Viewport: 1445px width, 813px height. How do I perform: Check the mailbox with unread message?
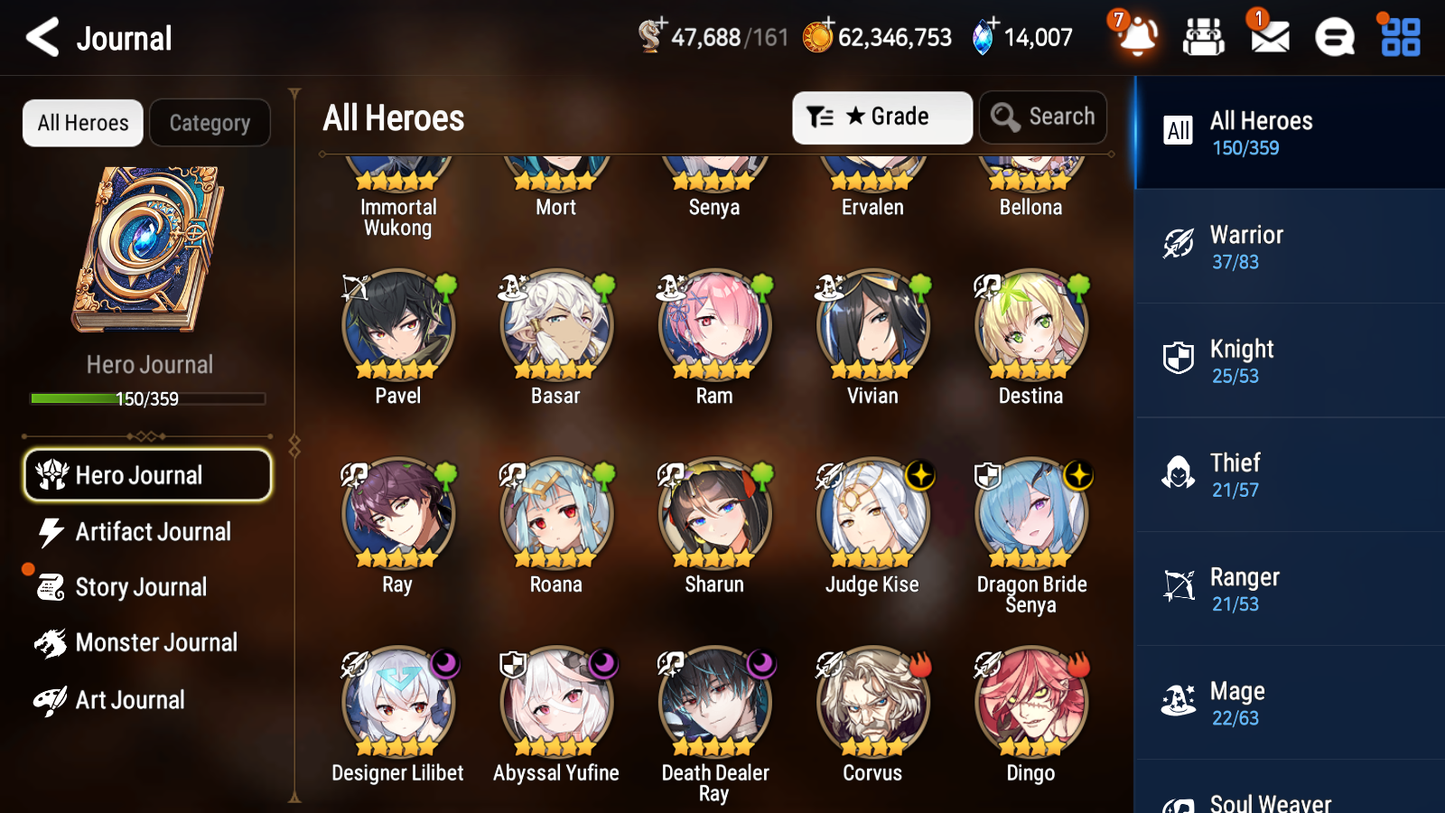pos(1268,37)
